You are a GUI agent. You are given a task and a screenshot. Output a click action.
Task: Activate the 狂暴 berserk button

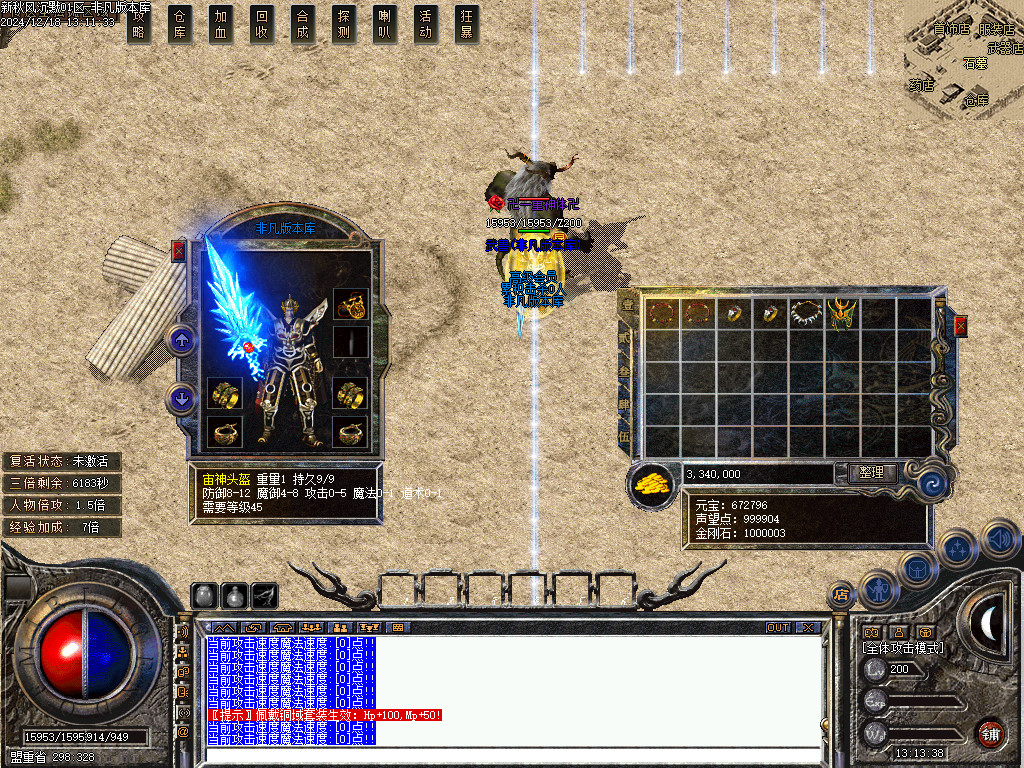(466, 24)
